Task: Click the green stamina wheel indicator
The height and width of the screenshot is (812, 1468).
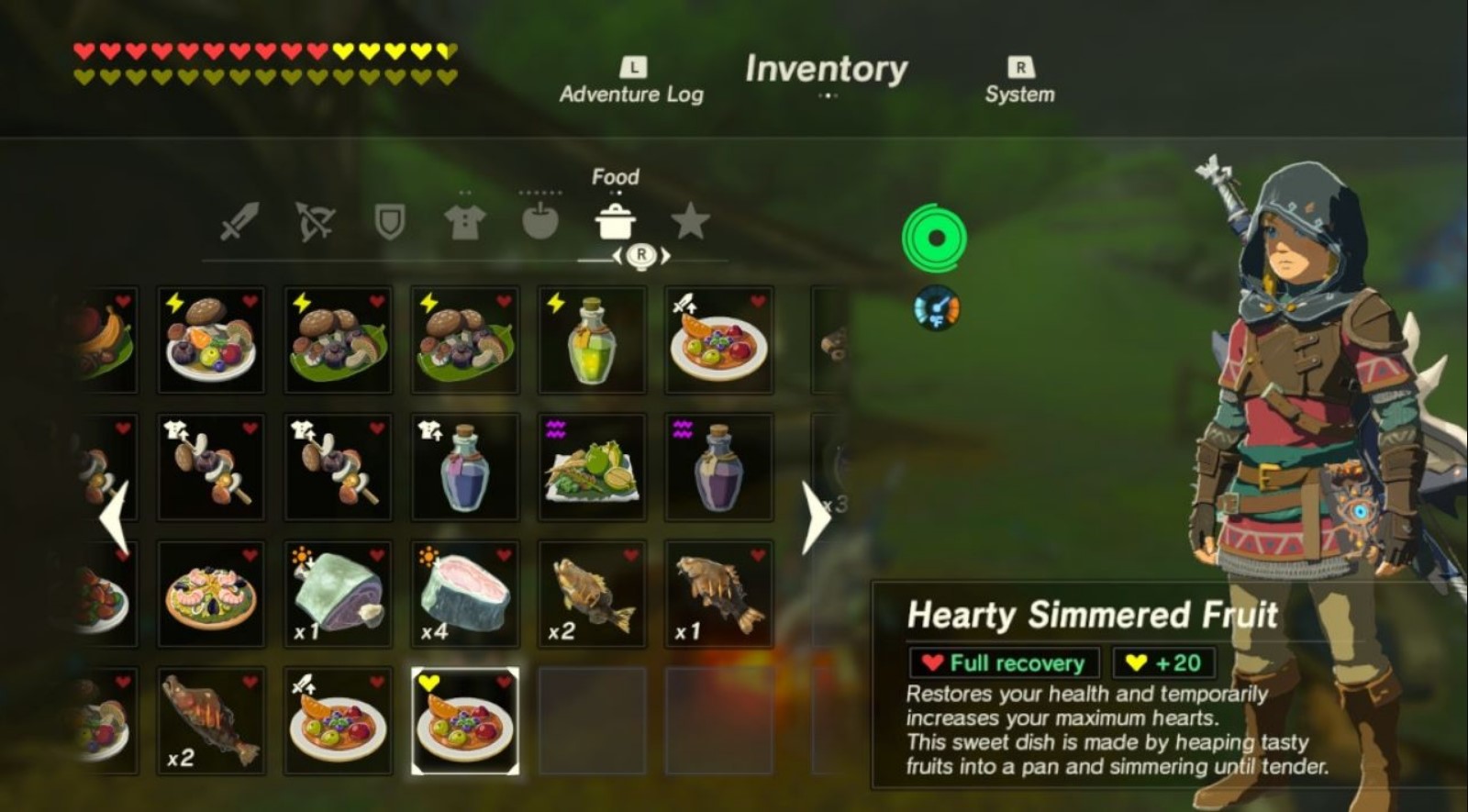Action: pyautogui.click(x=938, y=239)
